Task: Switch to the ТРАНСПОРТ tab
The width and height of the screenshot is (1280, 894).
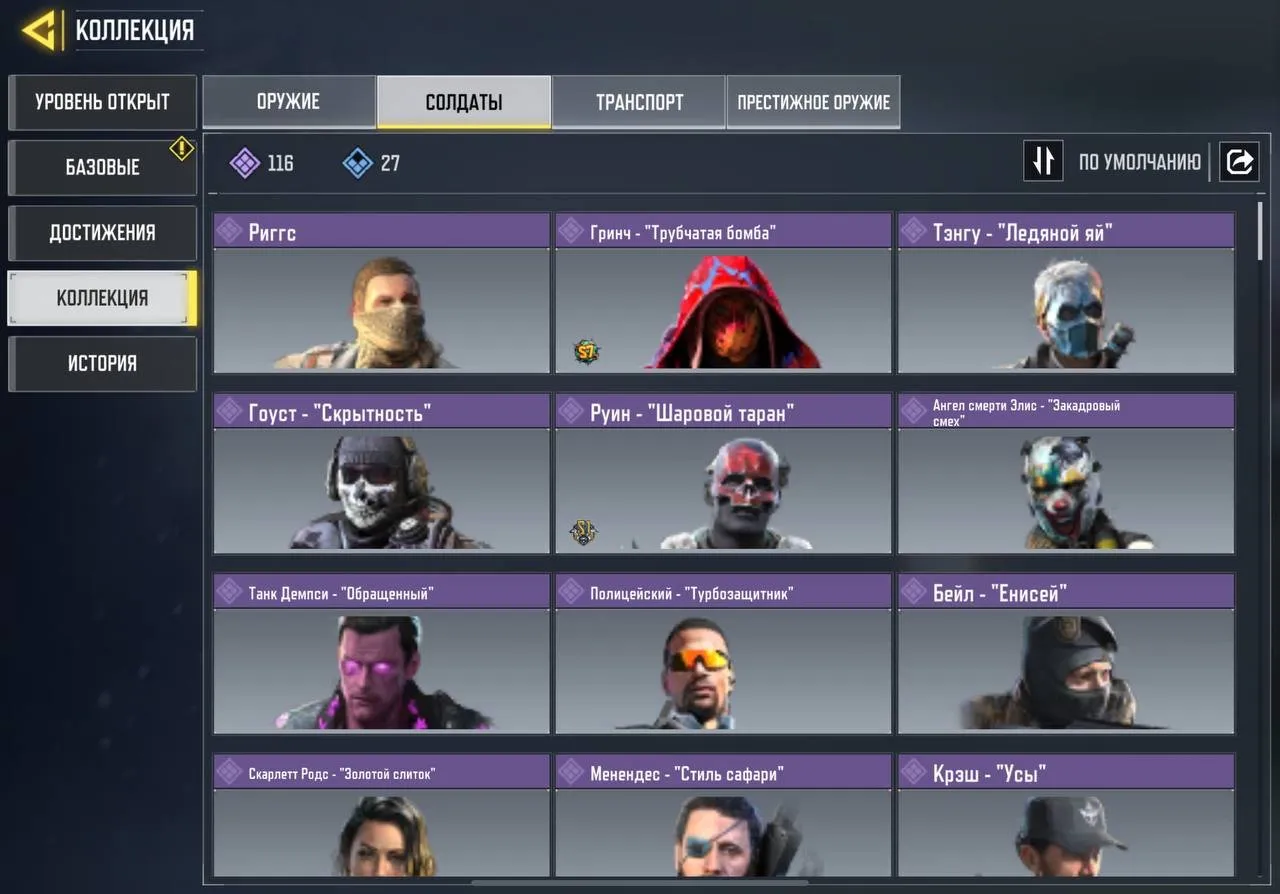Action: point(639,101)
